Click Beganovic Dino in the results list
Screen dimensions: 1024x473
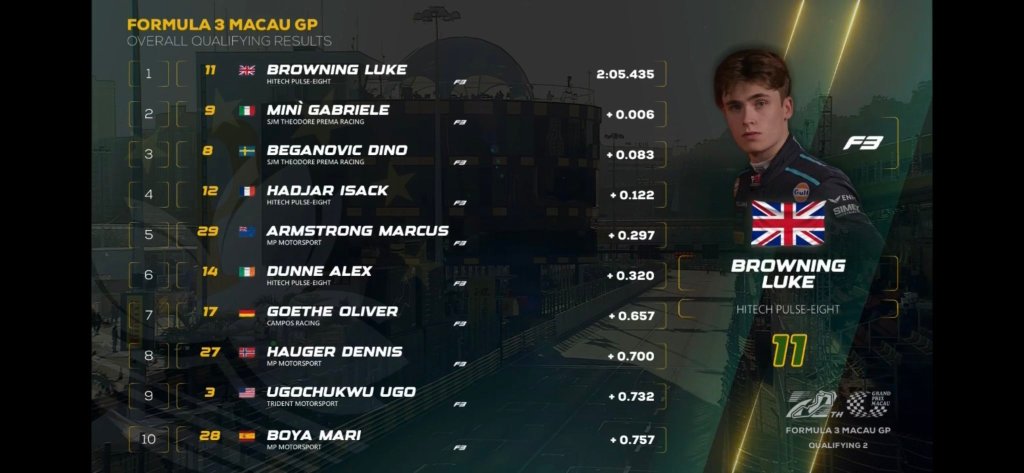point(336,153)
